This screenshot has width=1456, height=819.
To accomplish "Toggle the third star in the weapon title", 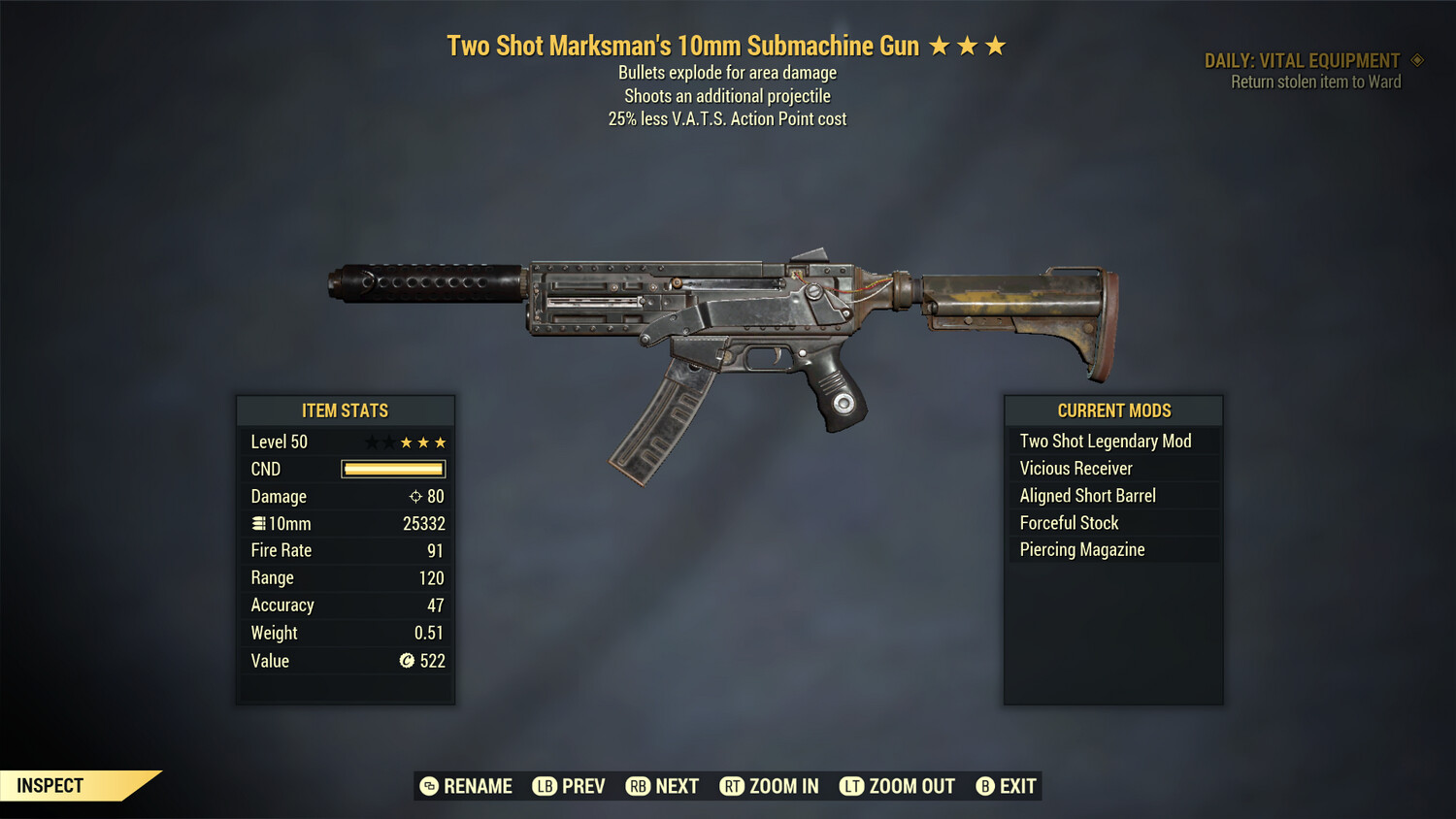I will [996, 44].
